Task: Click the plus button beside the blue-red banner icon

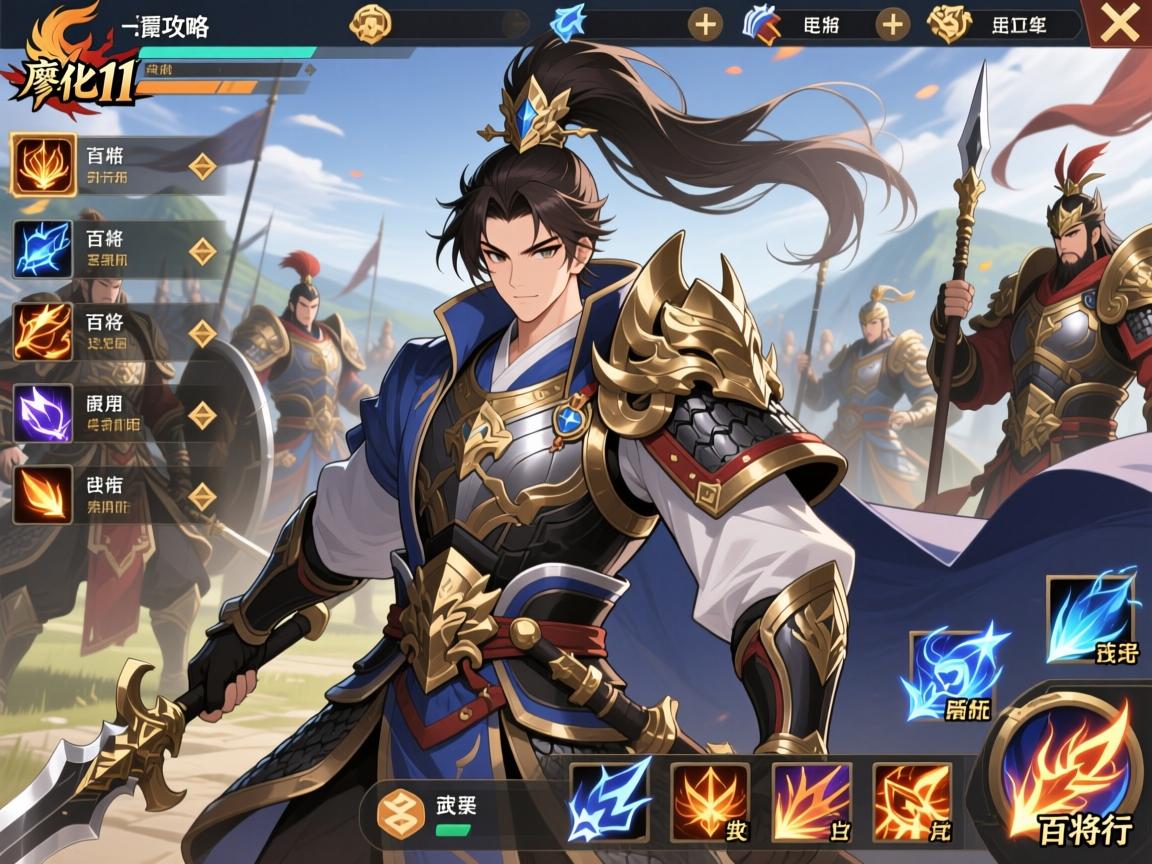Action: pyautogui.click(x=892, y=24)
